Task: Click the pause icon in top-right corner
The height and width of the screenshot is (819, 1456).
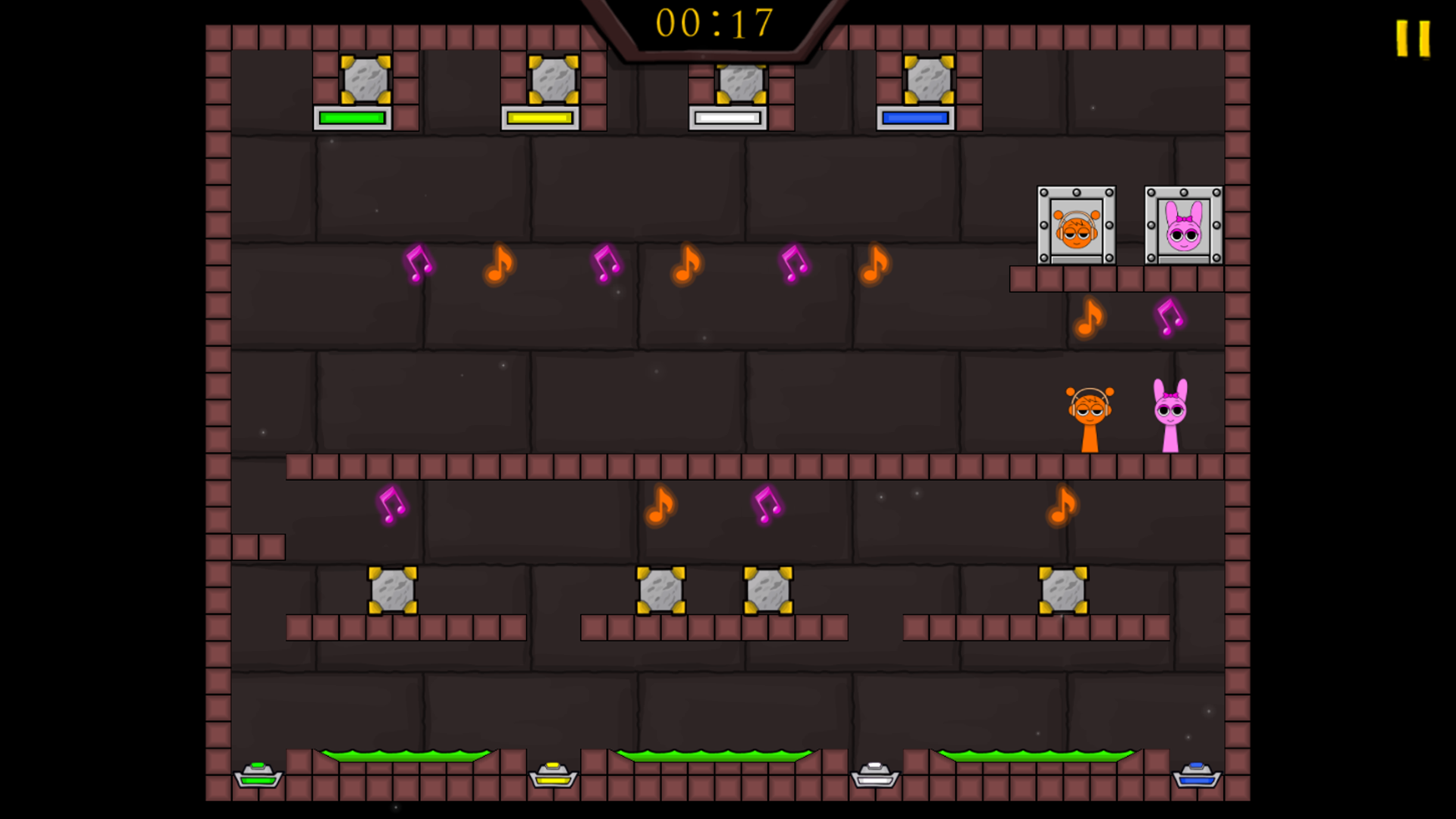Action: click(1412, 36)
